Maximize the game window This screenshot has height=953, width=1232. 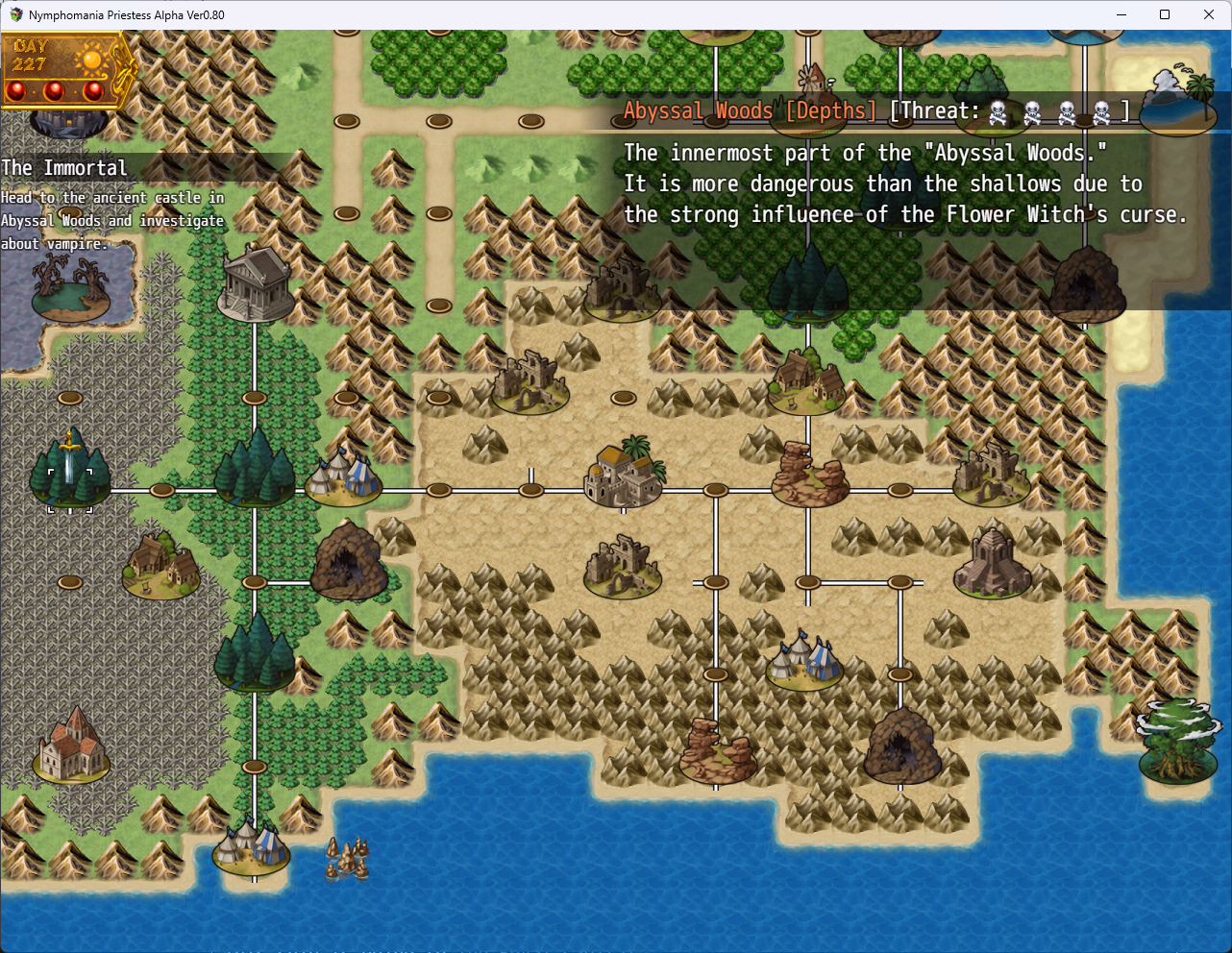click(1165, 14)
